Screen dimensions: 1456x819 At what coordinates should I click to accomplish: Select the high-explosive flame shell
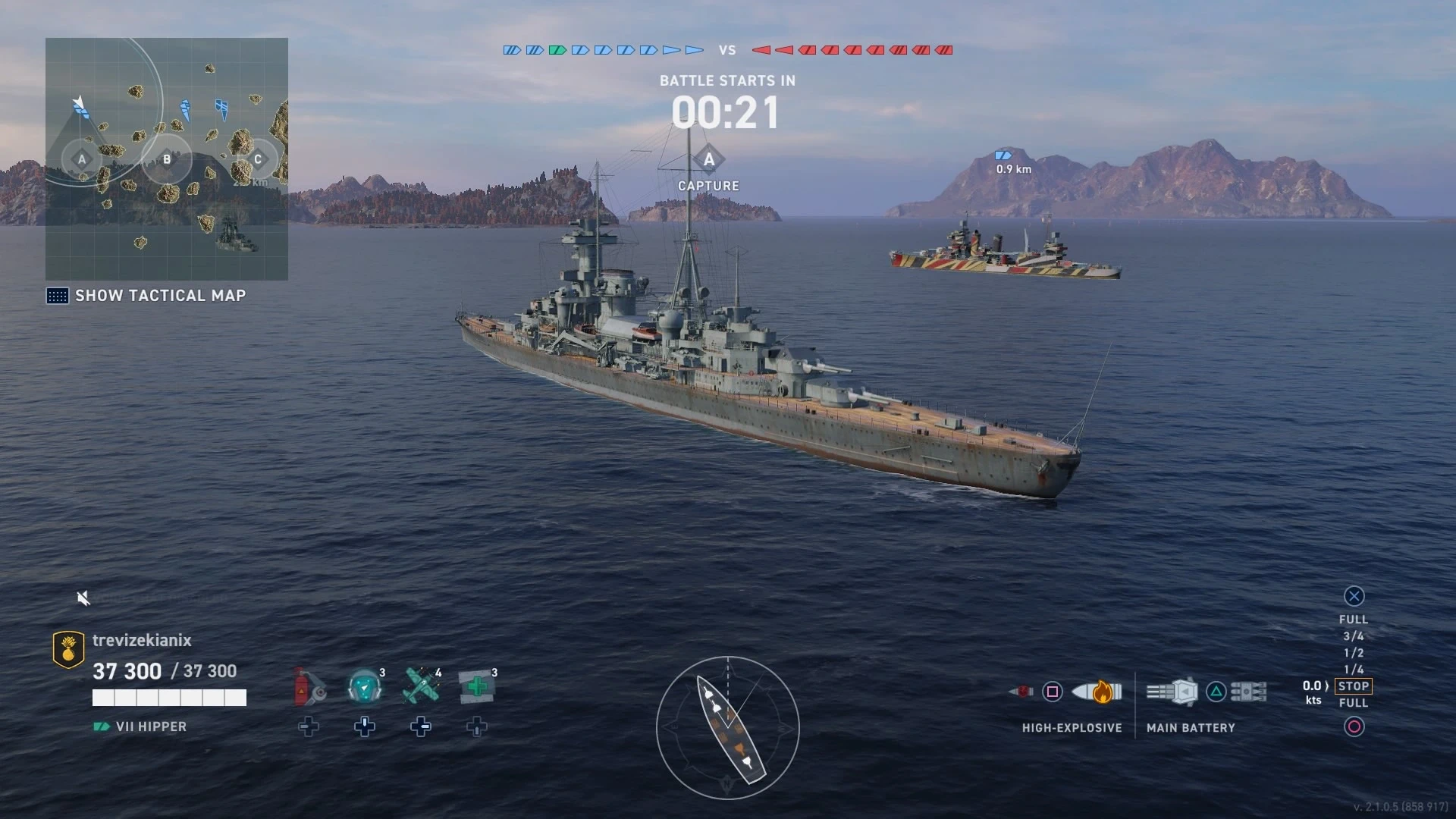[x=1097, y=692]
